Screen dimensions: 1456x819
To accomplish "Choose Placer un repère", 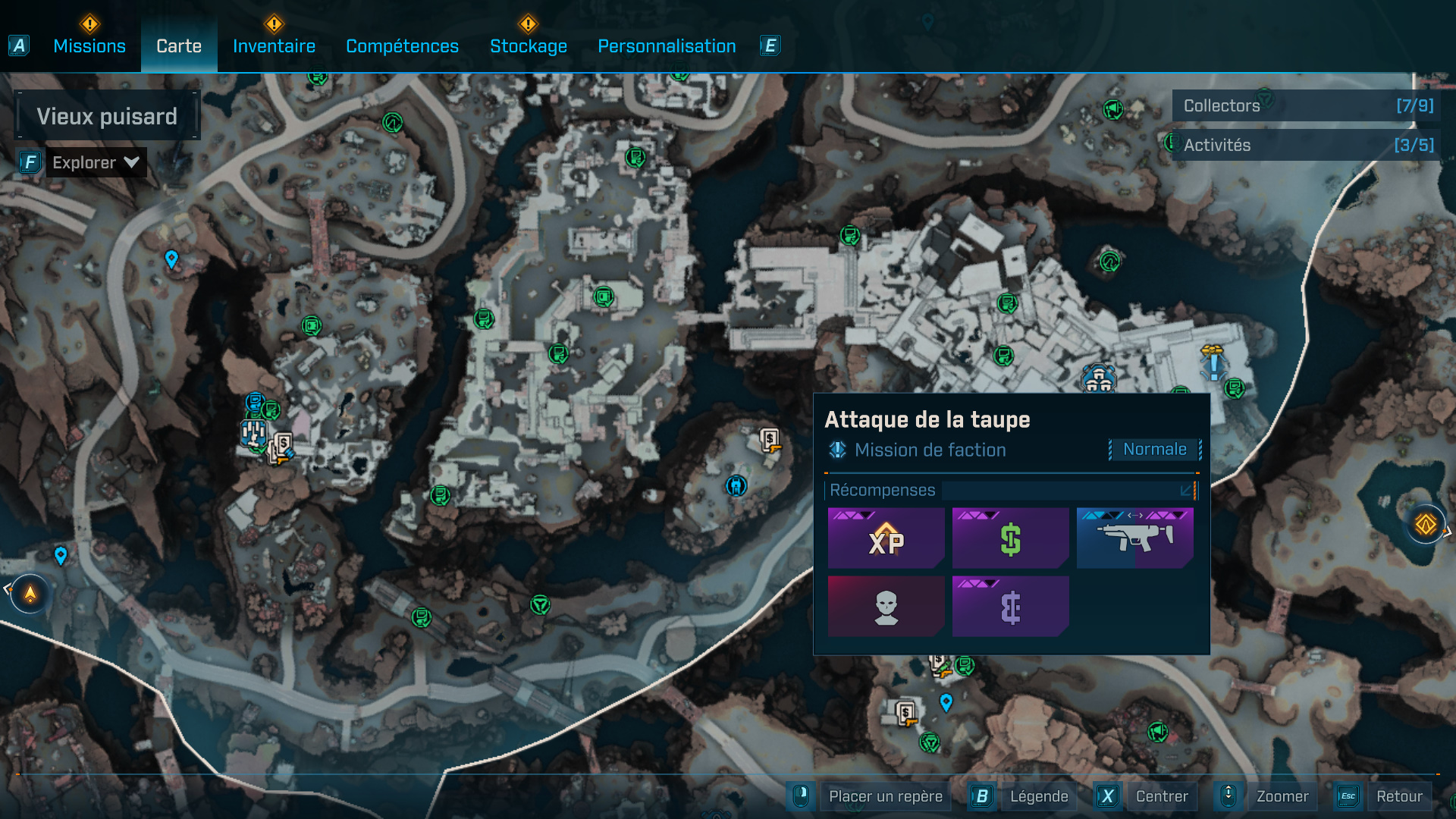I will [885, 796].
